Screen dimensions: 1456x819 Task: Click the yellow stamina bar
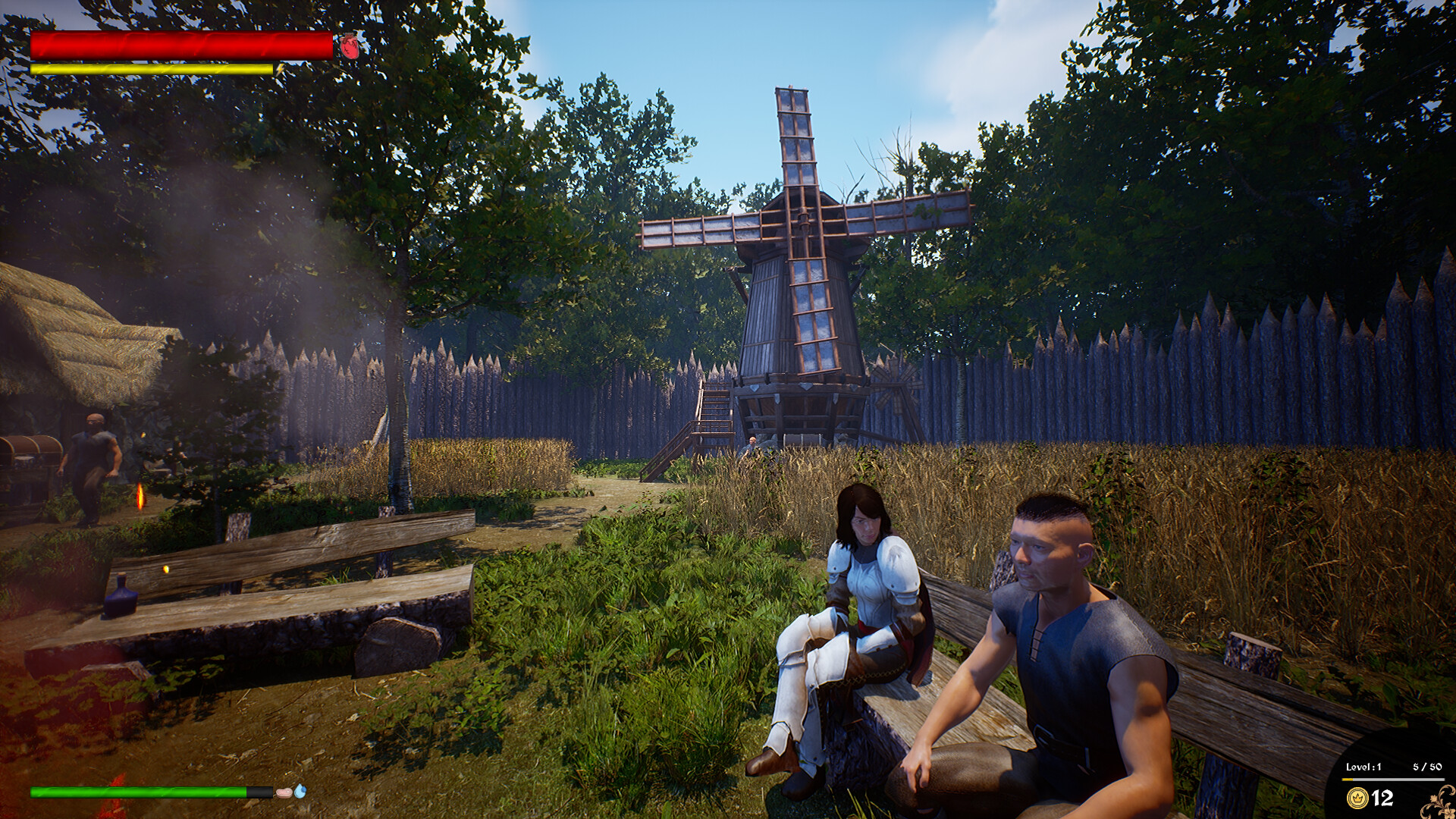152,69
